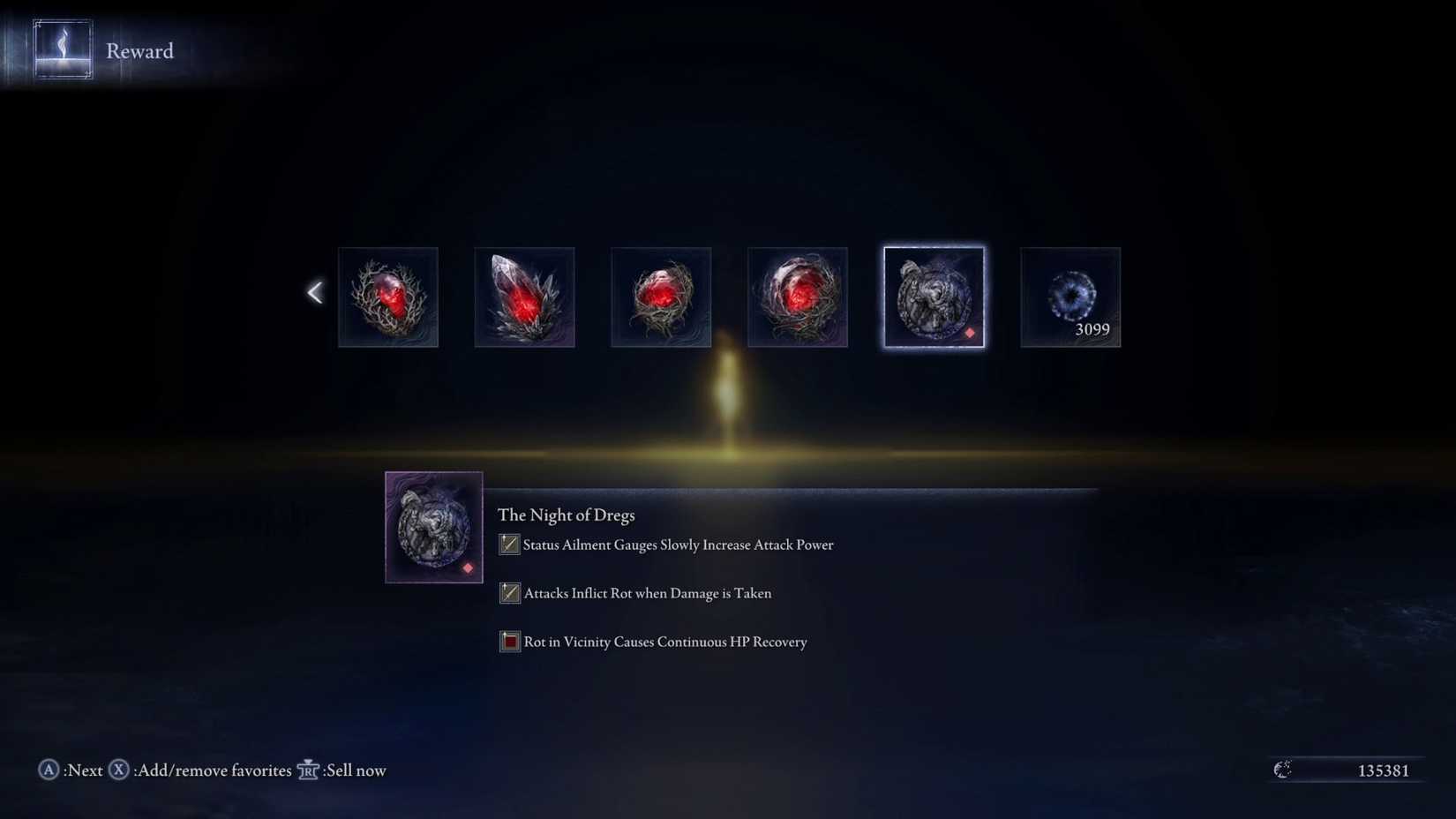Click the X button icon beside Add/remove favorites
Screen dimensions: 1456x819
[x=117, y=770]
